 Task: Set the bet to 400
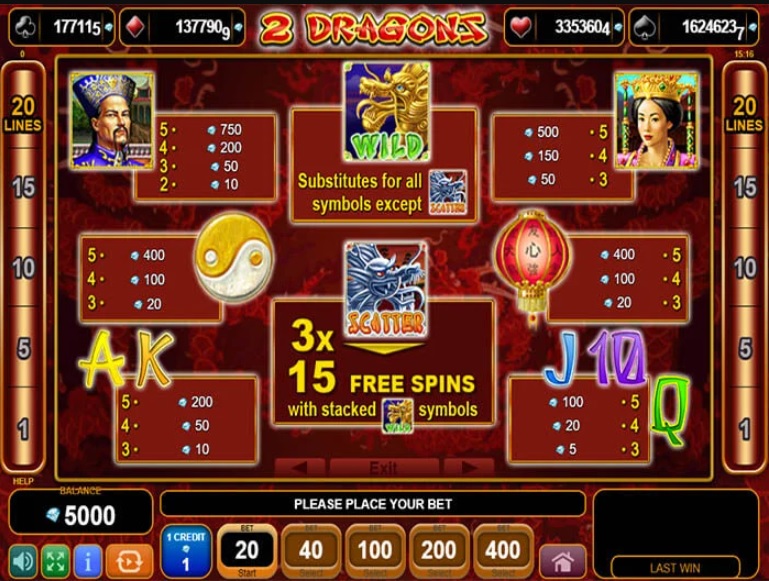[x=502, y=550]
